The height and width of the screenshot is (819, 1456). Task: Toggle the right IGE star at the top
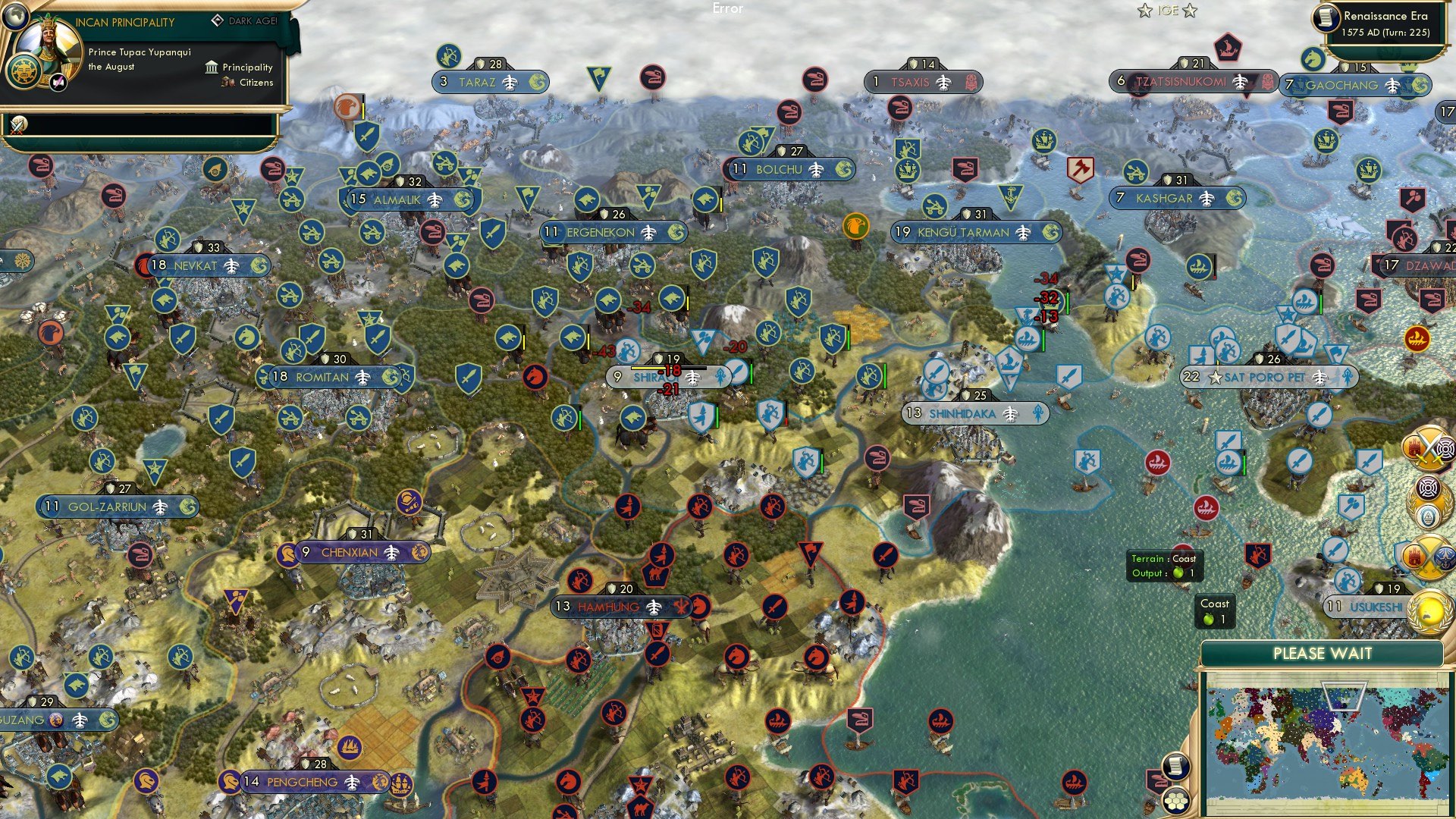pyautogui.click(x=1191, y=11)
